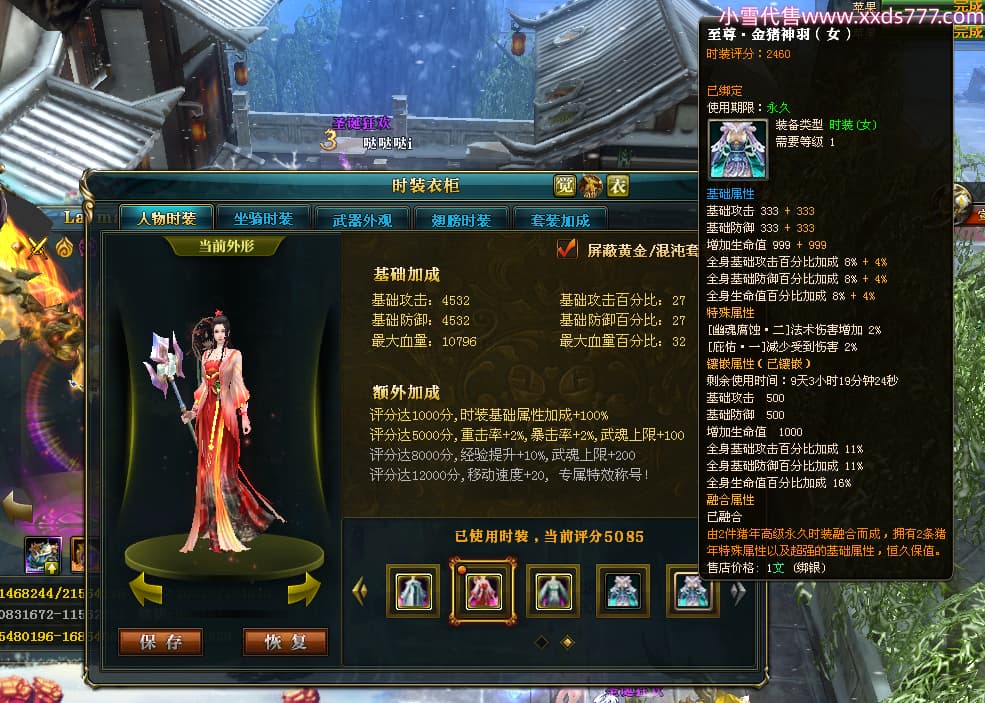Viewport: 985px width, 703px height.
Task: Click the 保存 button
Action: pyautogui.click(x=160, y=642)
